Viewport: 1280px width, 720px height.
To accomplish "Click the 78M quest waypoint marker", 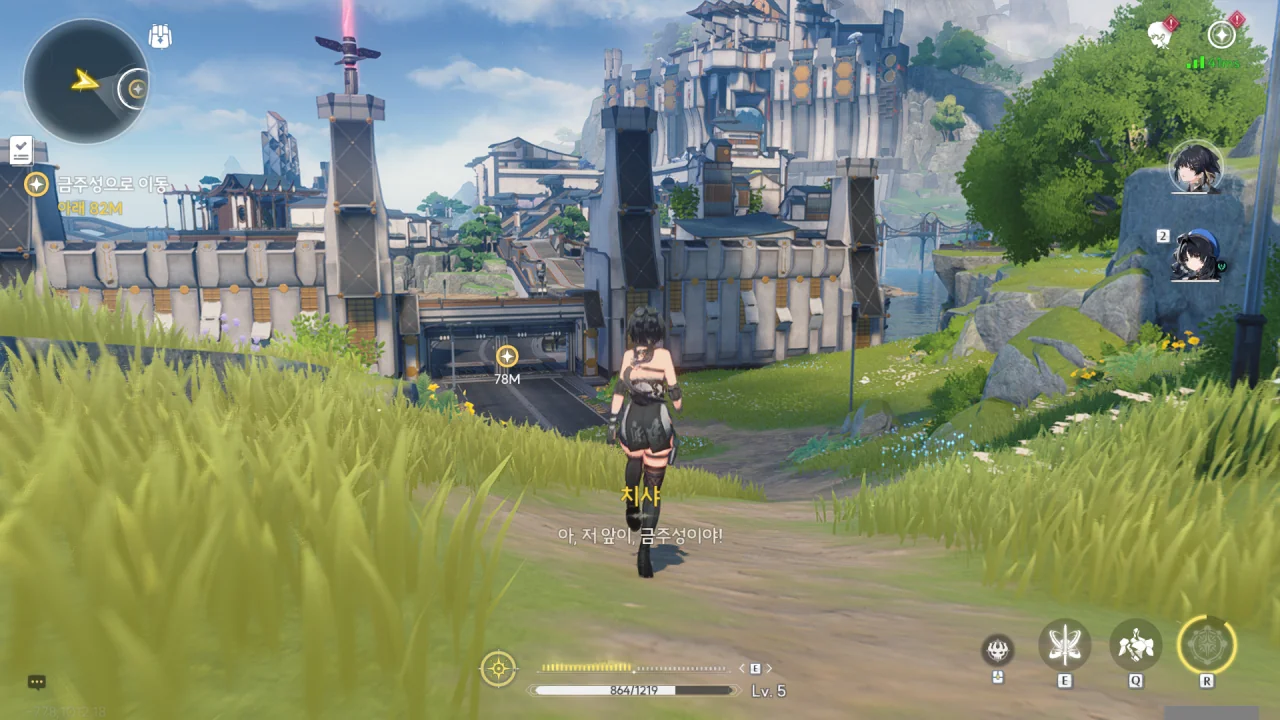I will coord(507,356).
